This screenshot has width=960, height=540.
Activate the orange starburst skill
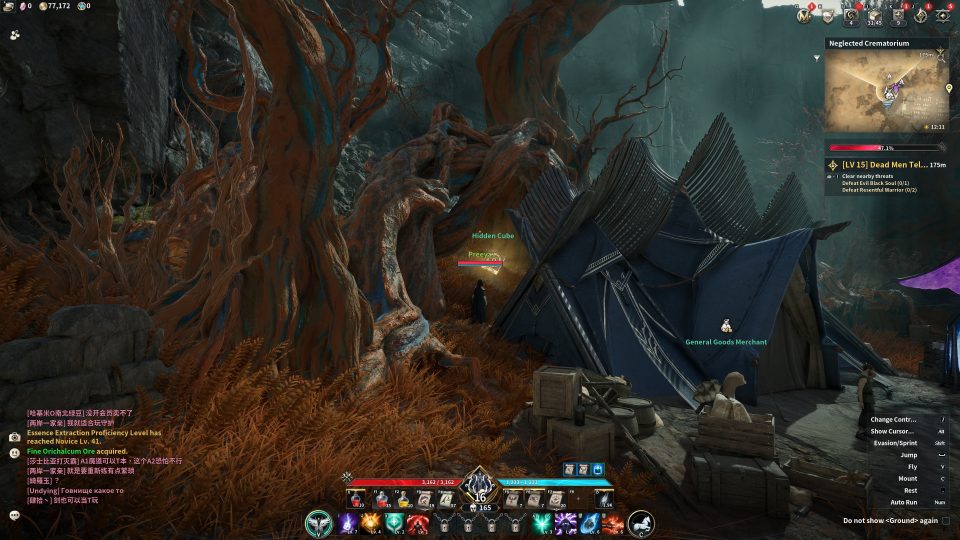[x=370, y=522]
